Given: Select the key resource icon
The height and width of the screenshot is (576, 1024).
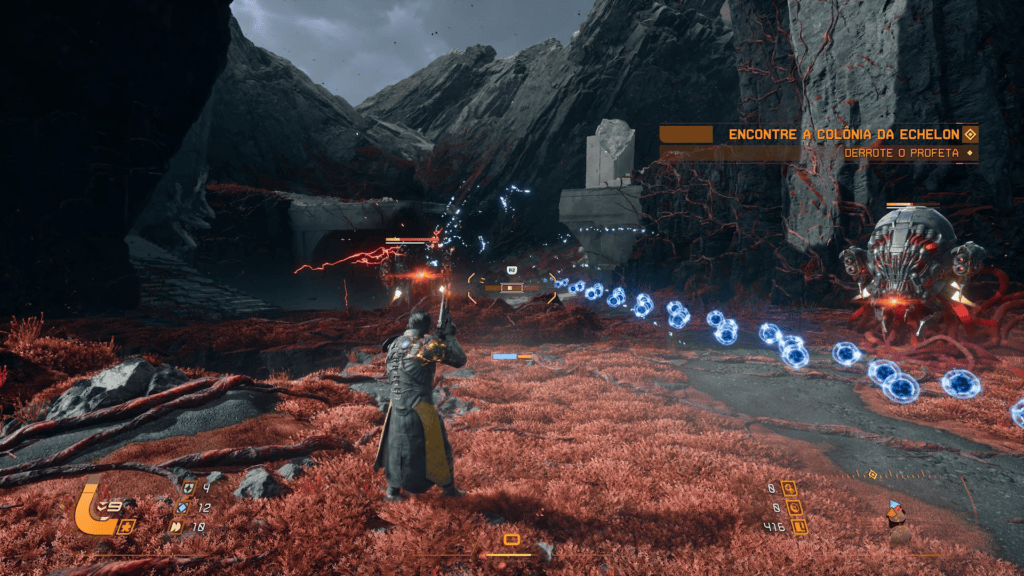Looking at the screenshot, I should coord(790,489).
